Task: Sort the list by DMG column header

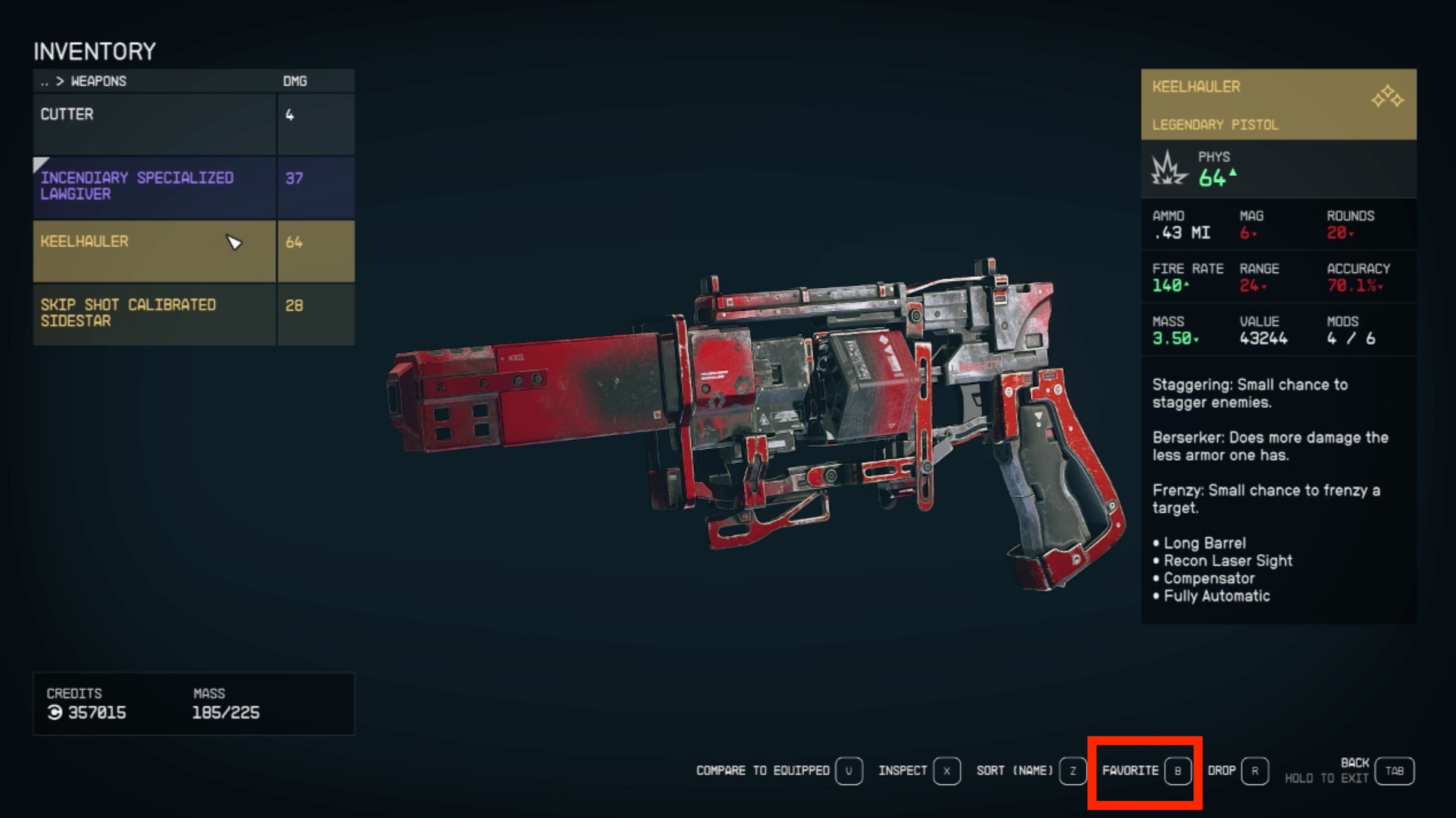Action: click(x=295, y=81)
